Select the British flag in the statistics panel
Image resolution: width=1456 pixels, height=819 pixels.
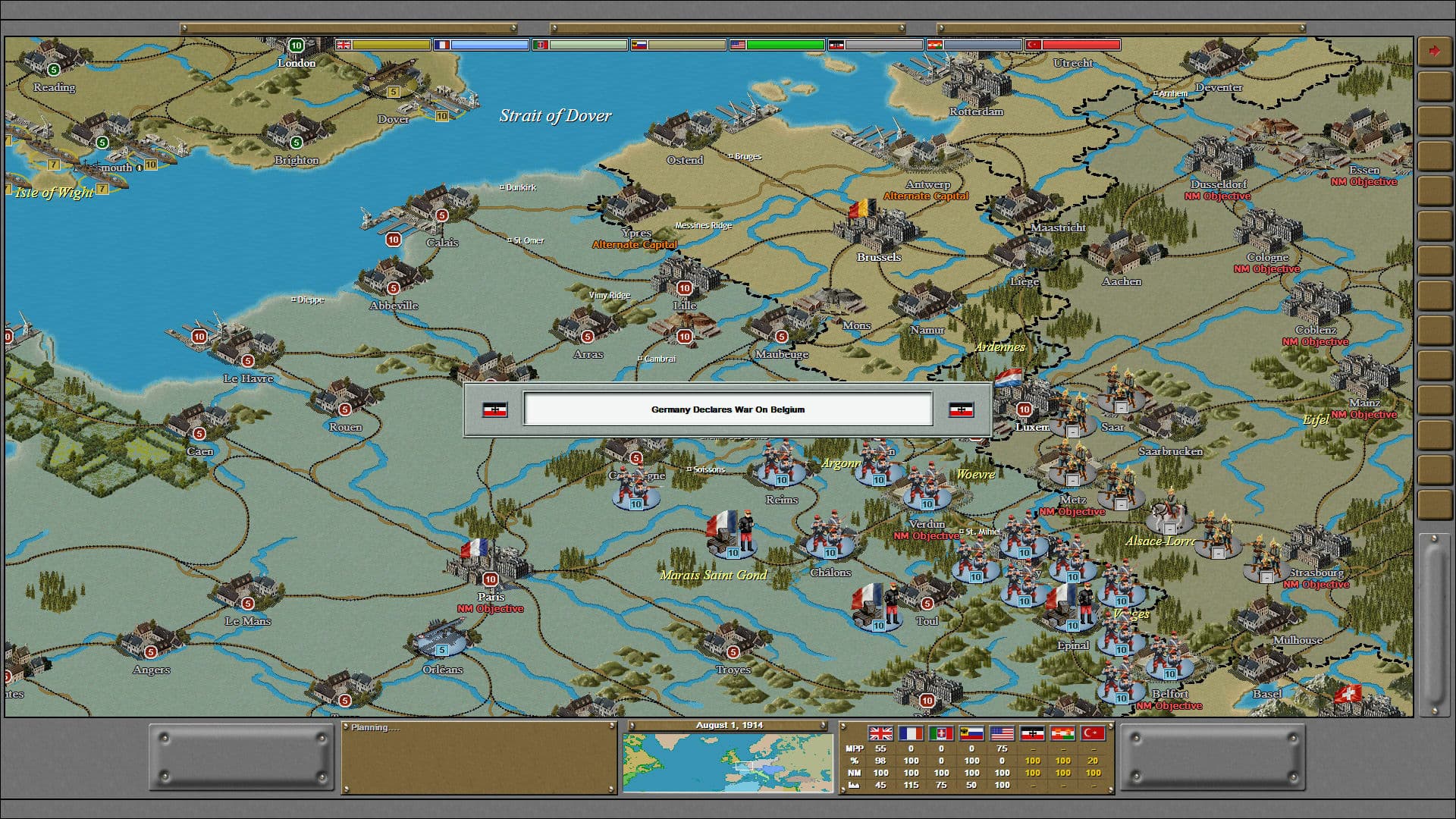point(880,734)
